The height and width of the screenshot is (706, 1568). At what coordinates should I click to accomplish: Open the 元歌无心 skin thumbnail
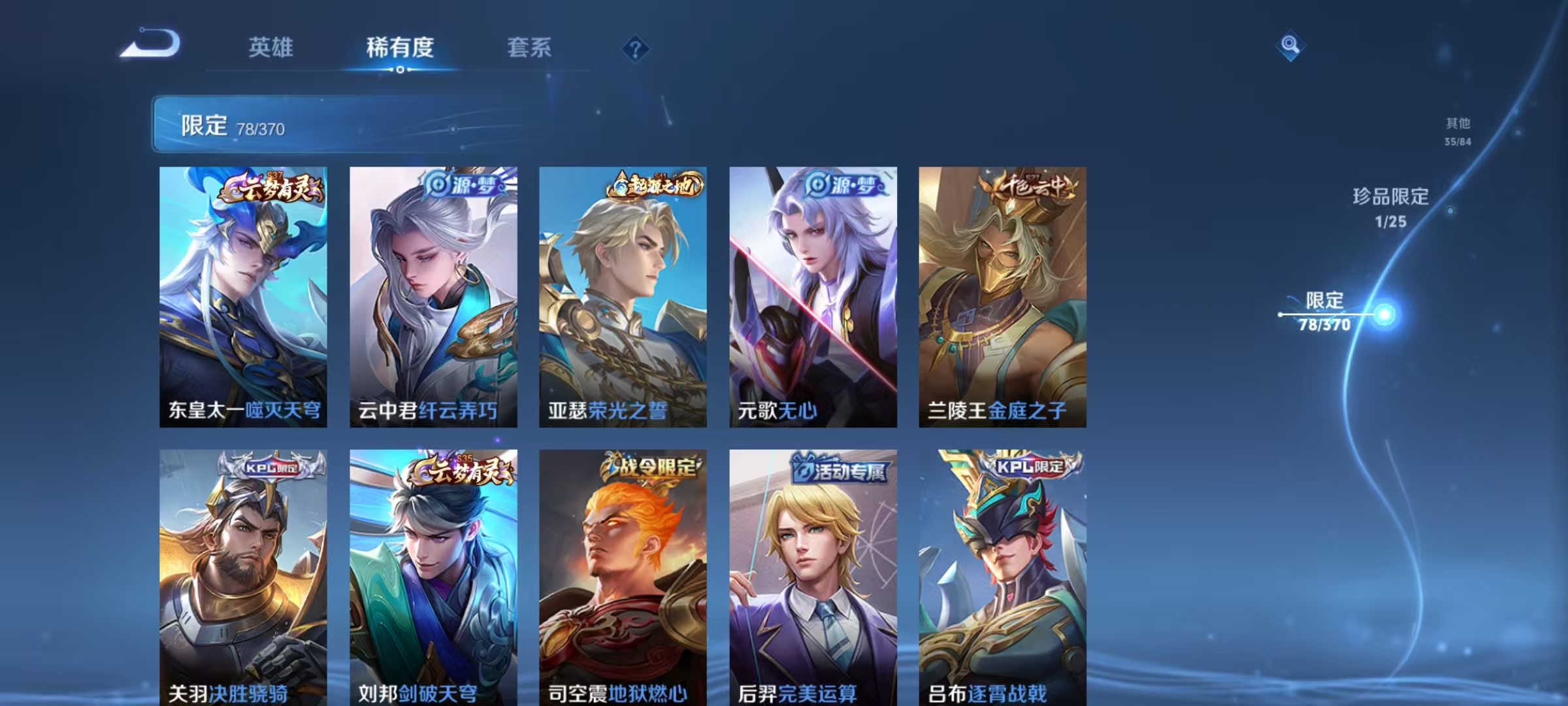pos(813,294)
